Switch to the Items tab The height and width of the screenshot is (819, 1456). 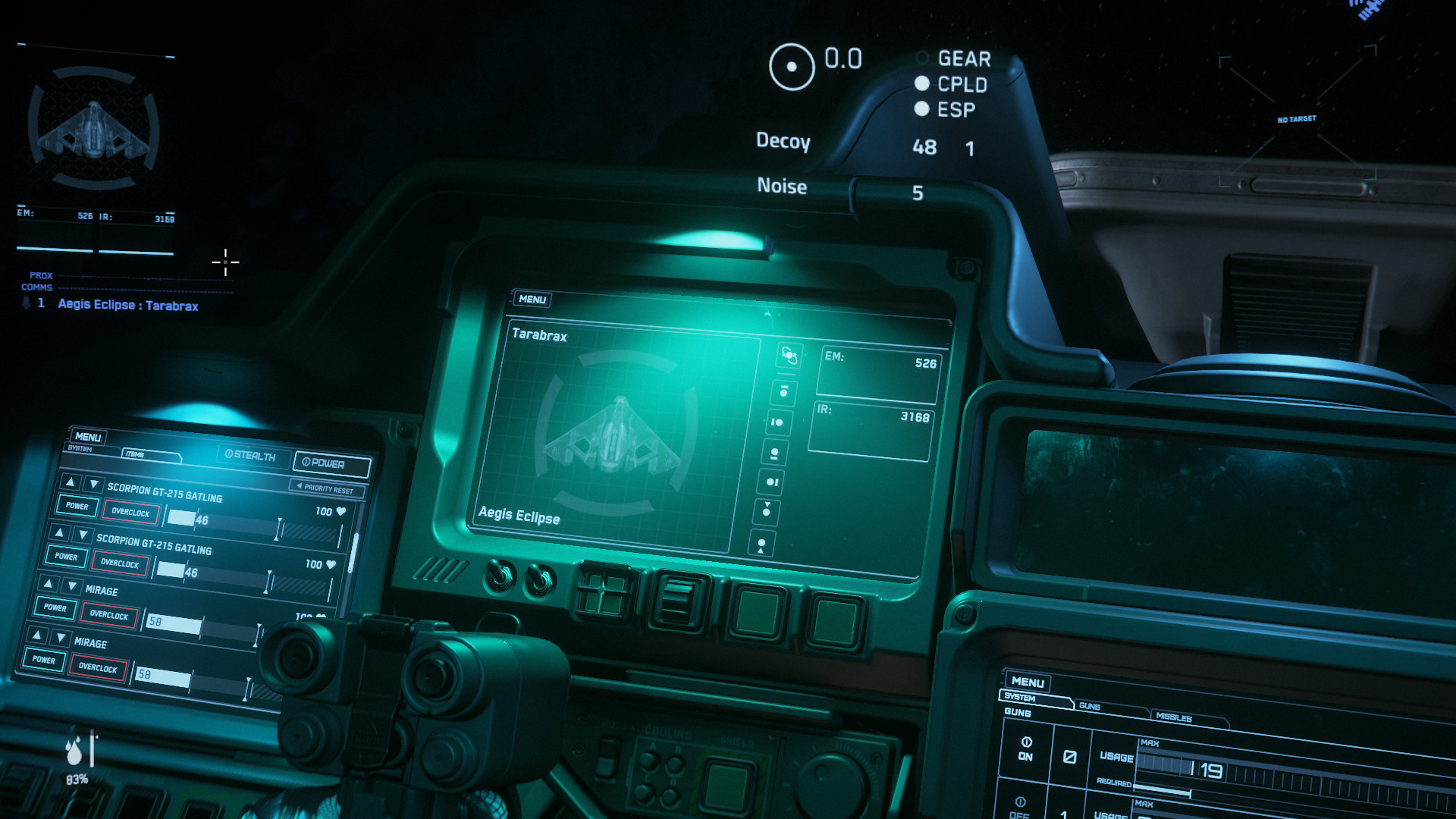[x=150, y=454]
